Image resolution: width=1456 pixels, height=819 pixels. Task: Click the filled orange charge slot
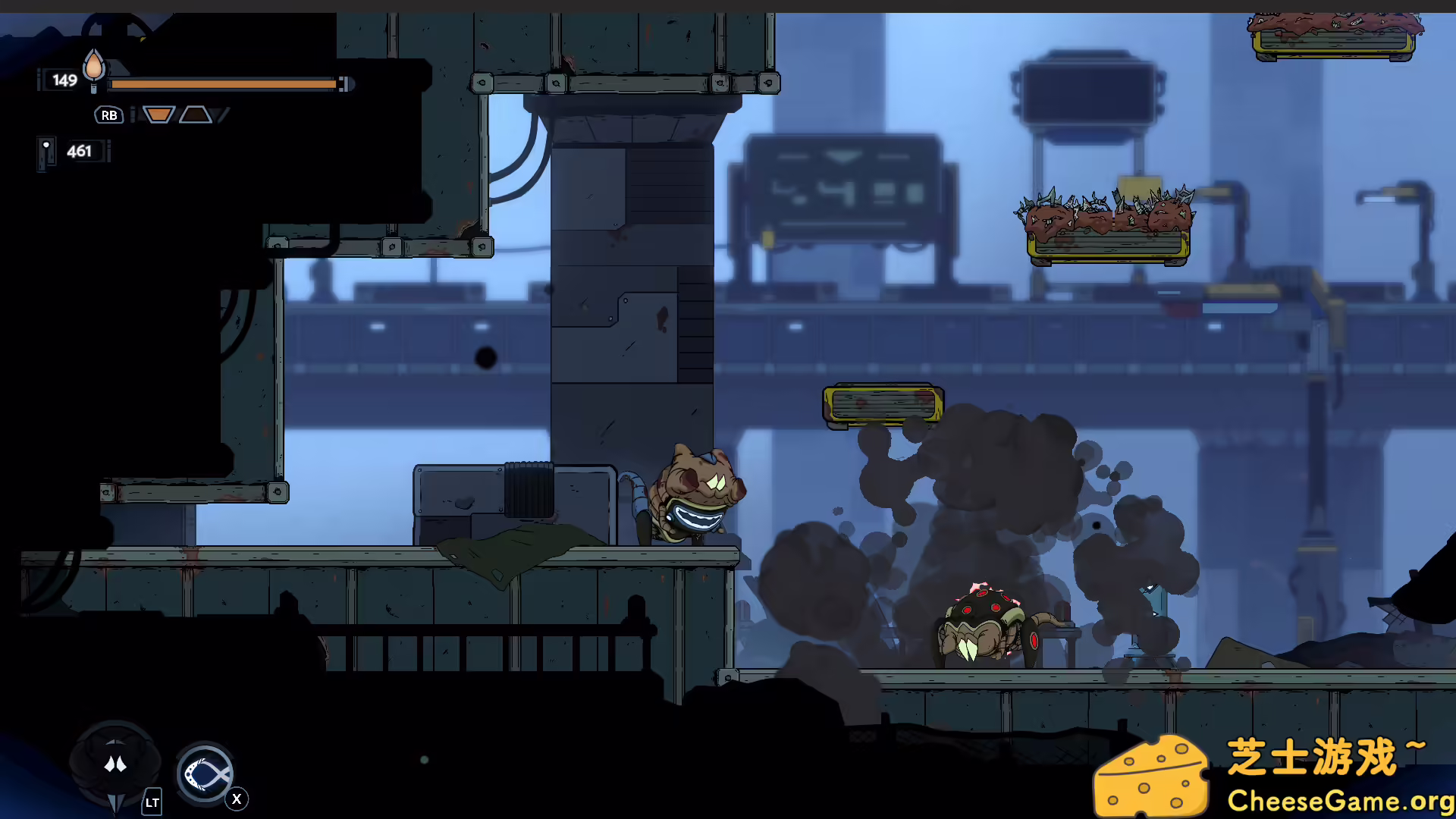click(x=158, y=115)
